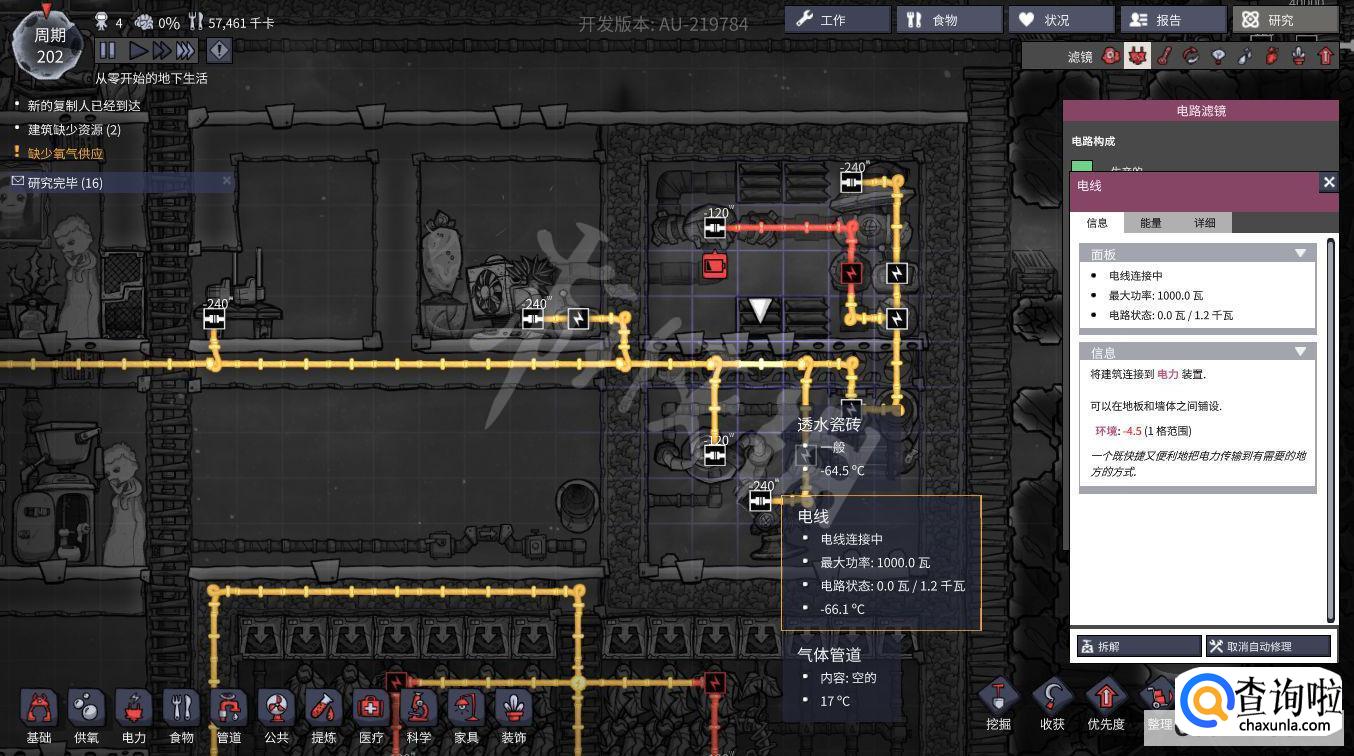Show the 状况 vitals screen
Viewport: 1354px width, 756px height.
[x=1060, y=20]
